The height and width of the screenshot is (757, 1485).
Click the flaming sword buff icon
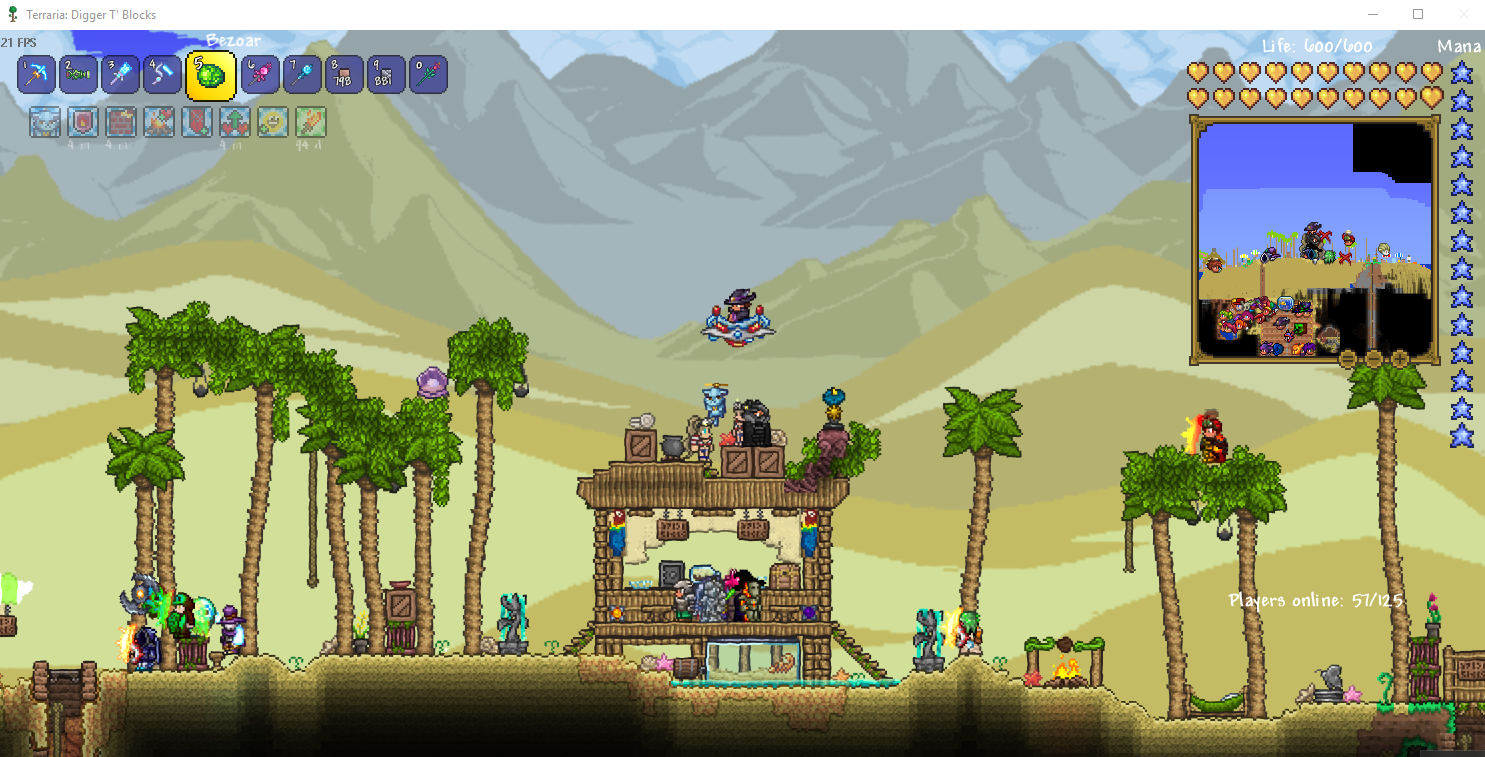tap(310, 122)
